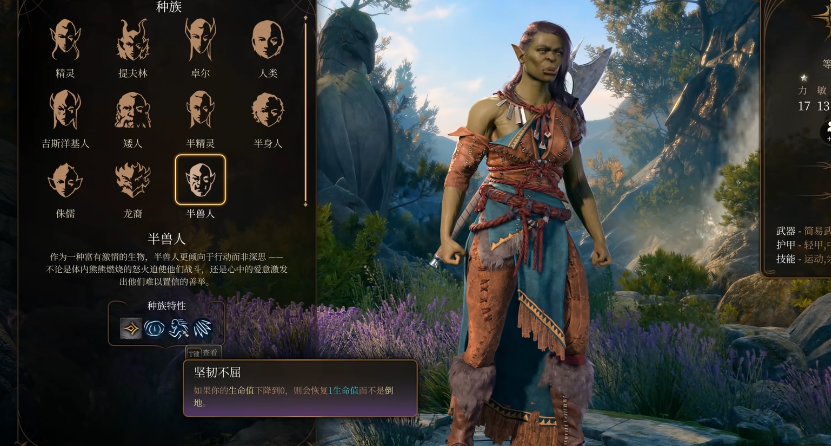Viewport: 831px width, 446px height.
Task: Select the 精灵 (Elf) race
Action: click(x=65, y=40)
